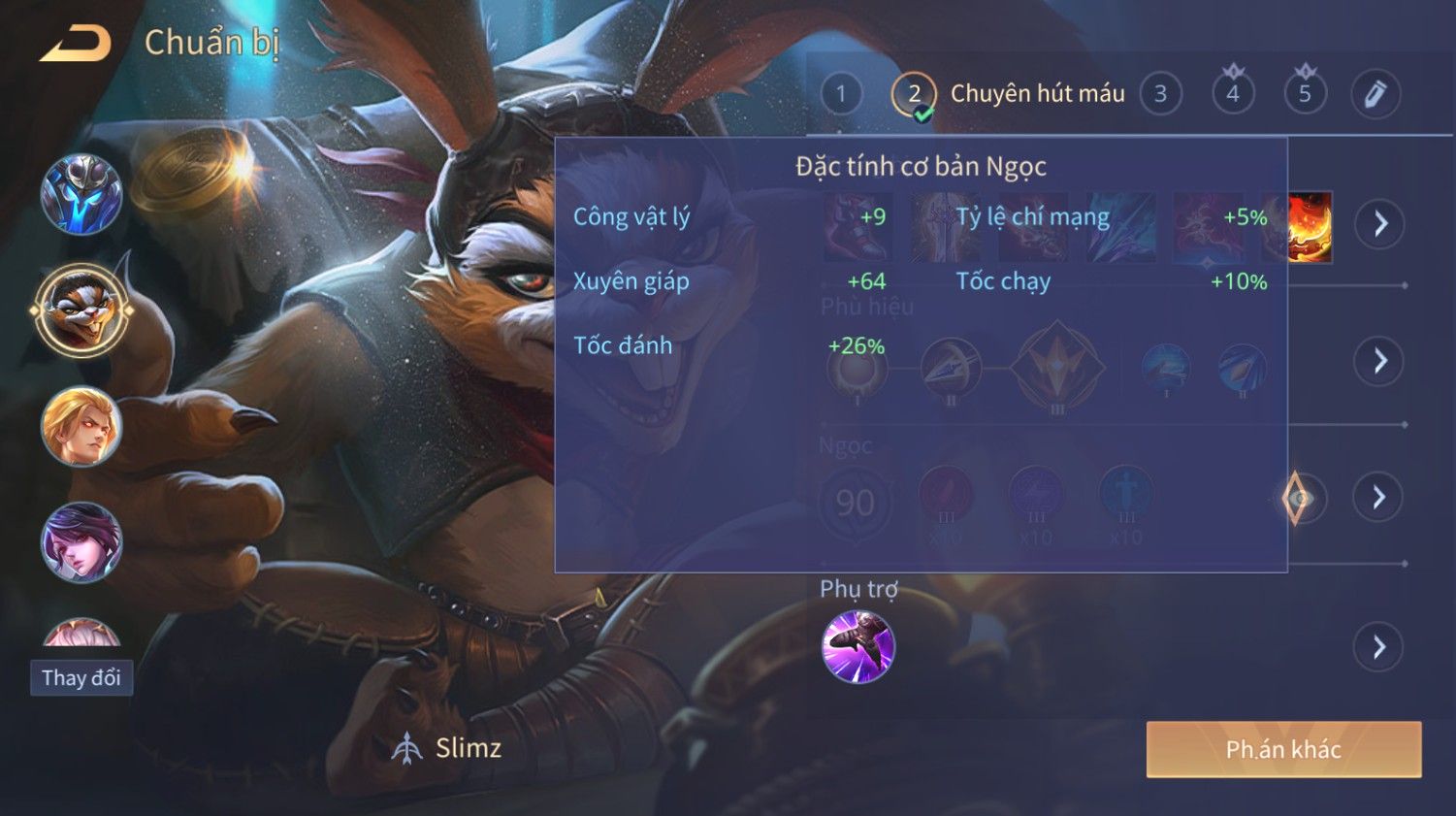Switch to build preset number 3
Screen dimensions: 1456x816
coord(1160,94)
